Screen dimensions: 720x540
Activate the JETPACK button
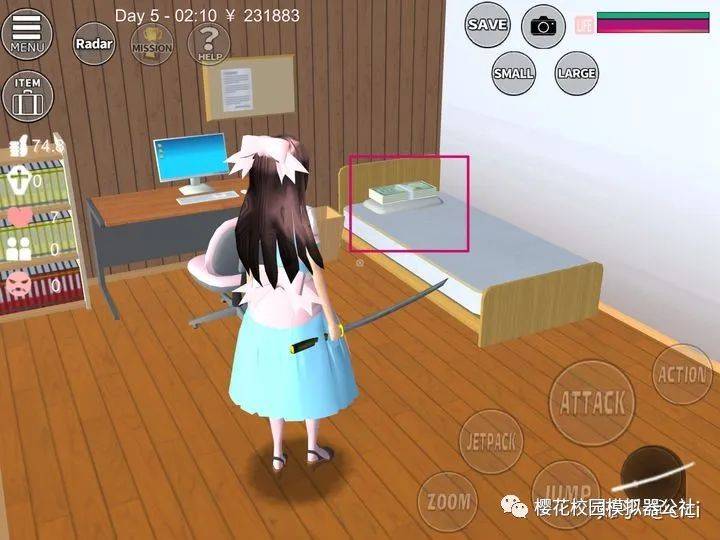491,441
